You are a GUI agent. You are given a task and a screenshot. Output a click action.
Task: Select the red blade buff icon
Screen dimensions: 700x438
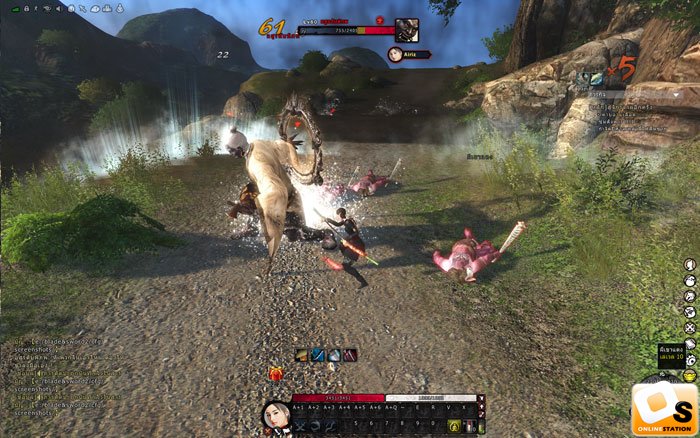(x=349, y=355)
